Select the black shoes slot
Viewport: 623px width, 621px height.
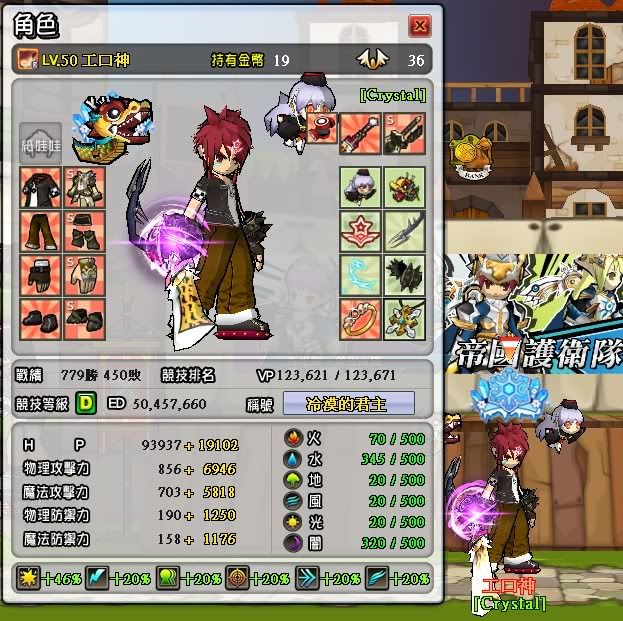pyautogui.click(x=41, y=317)
